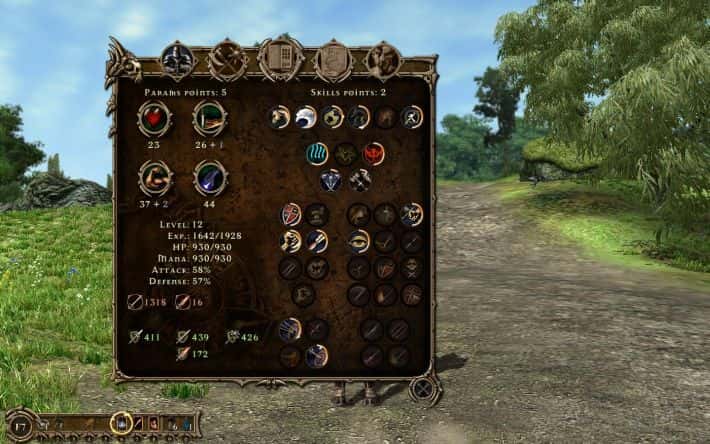Open the armored knight equipment tab

click(177, 60)
